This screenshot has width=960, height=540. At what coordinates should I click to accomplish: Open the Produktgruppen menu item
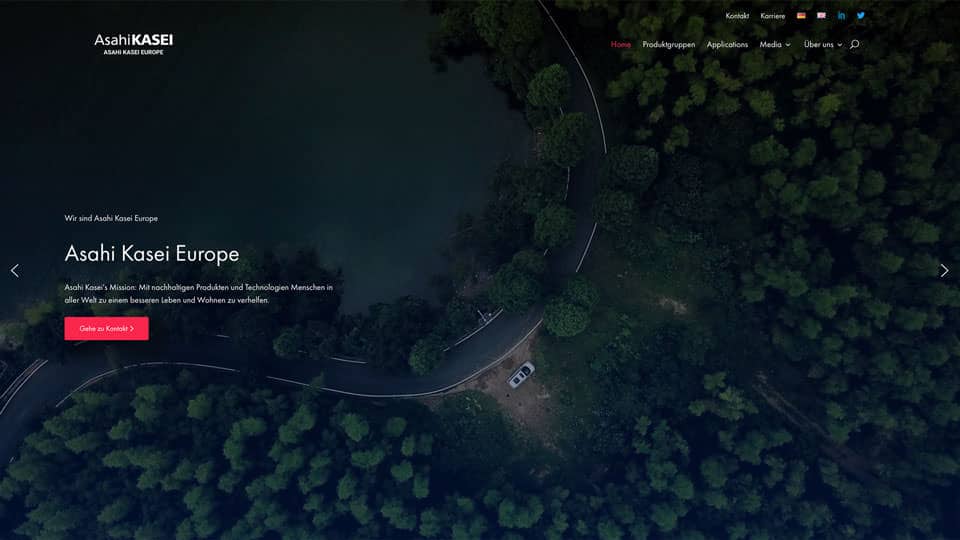point(669,45)
